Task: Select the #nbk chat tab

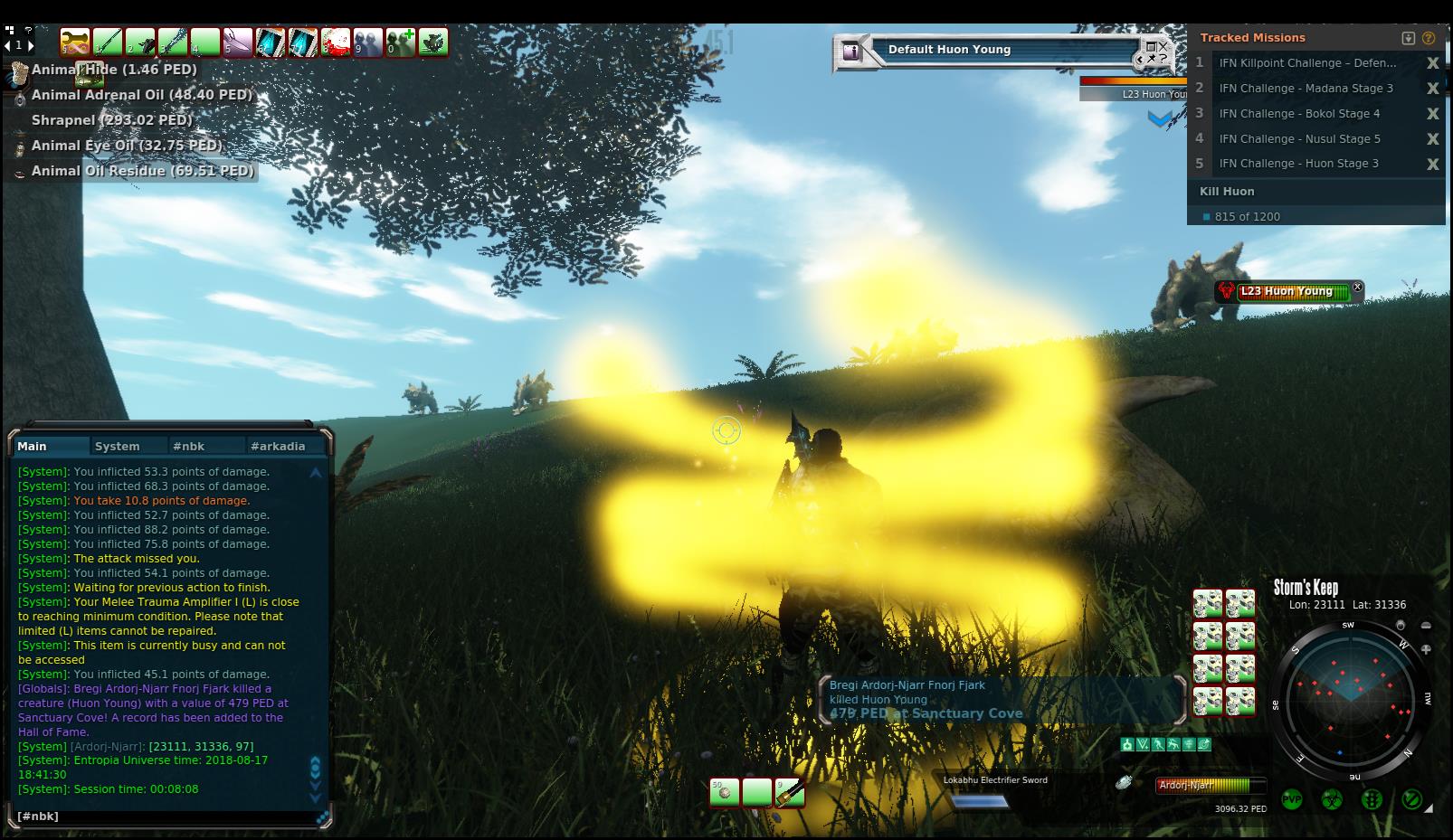Action: pos(189,446)
